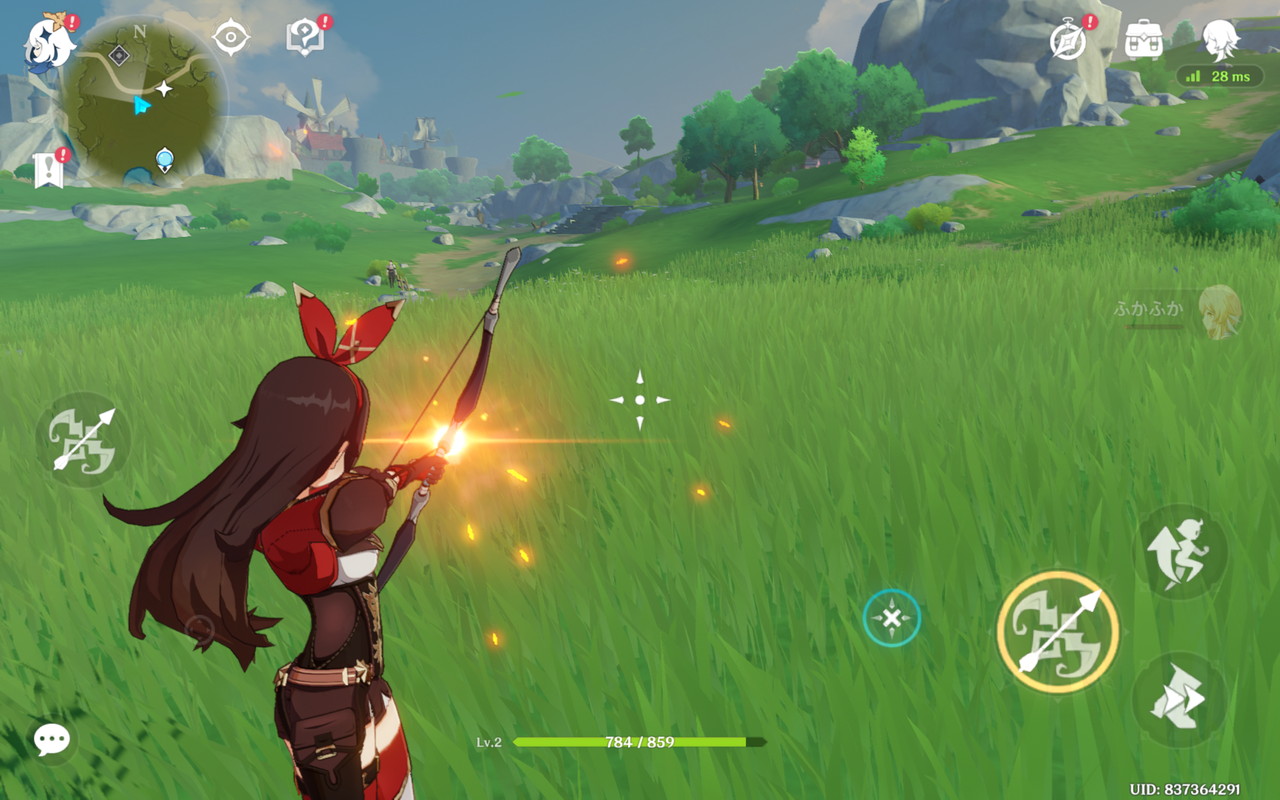This screenshot has width=1280, height=800.
Task: Open the character profile silhouette icon
Action: coord(1219,39)
